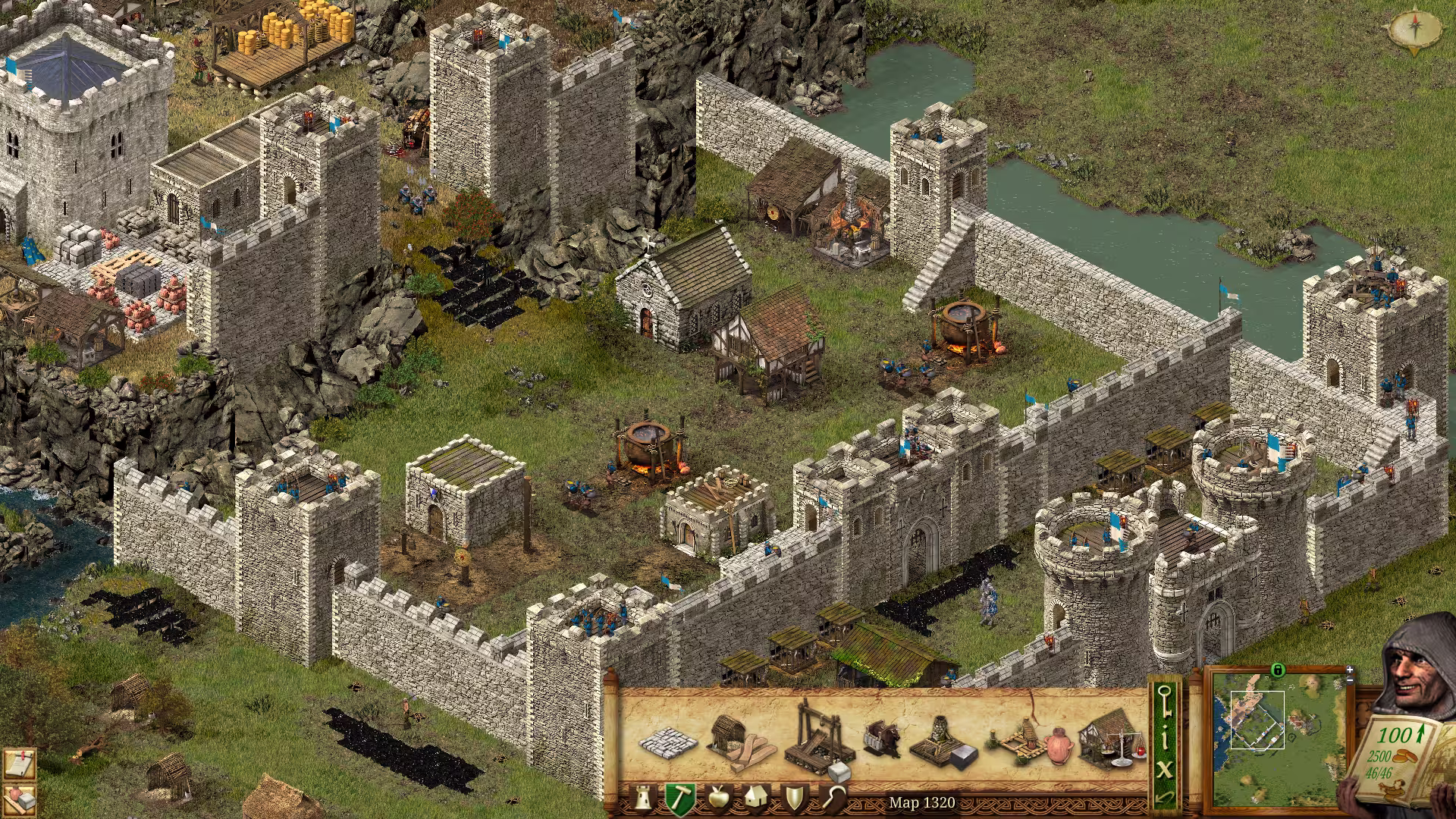The image size is (1456, 819).
Task: Open the scribe's popularity report book
Action: (x=1399, y=758)
